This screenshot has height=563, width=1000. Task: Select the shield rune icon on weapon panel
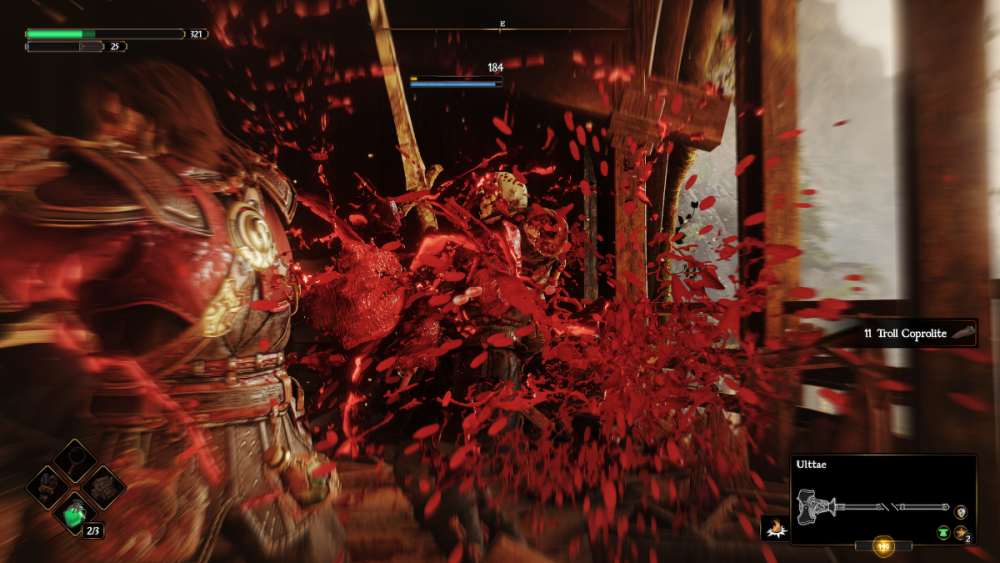pos(961,511)
